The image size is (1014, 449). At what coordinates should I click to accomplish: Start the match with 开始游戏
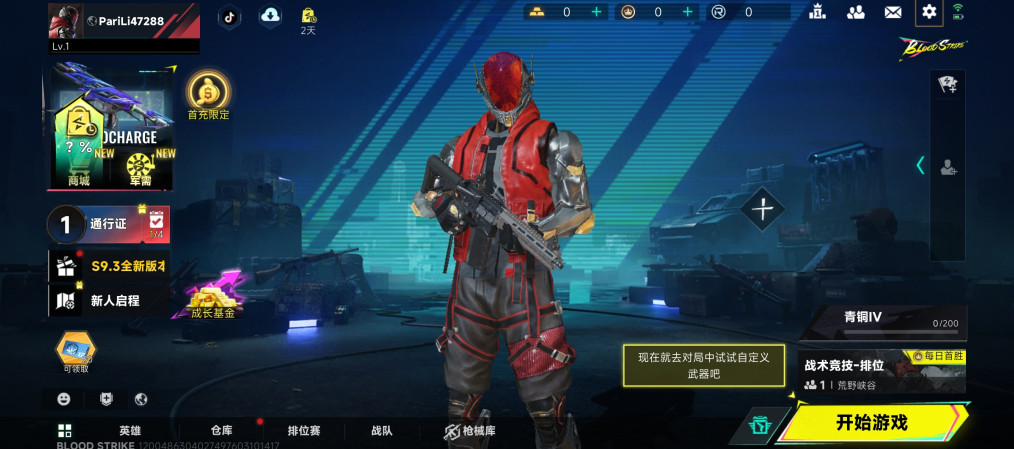pos(872,422)
